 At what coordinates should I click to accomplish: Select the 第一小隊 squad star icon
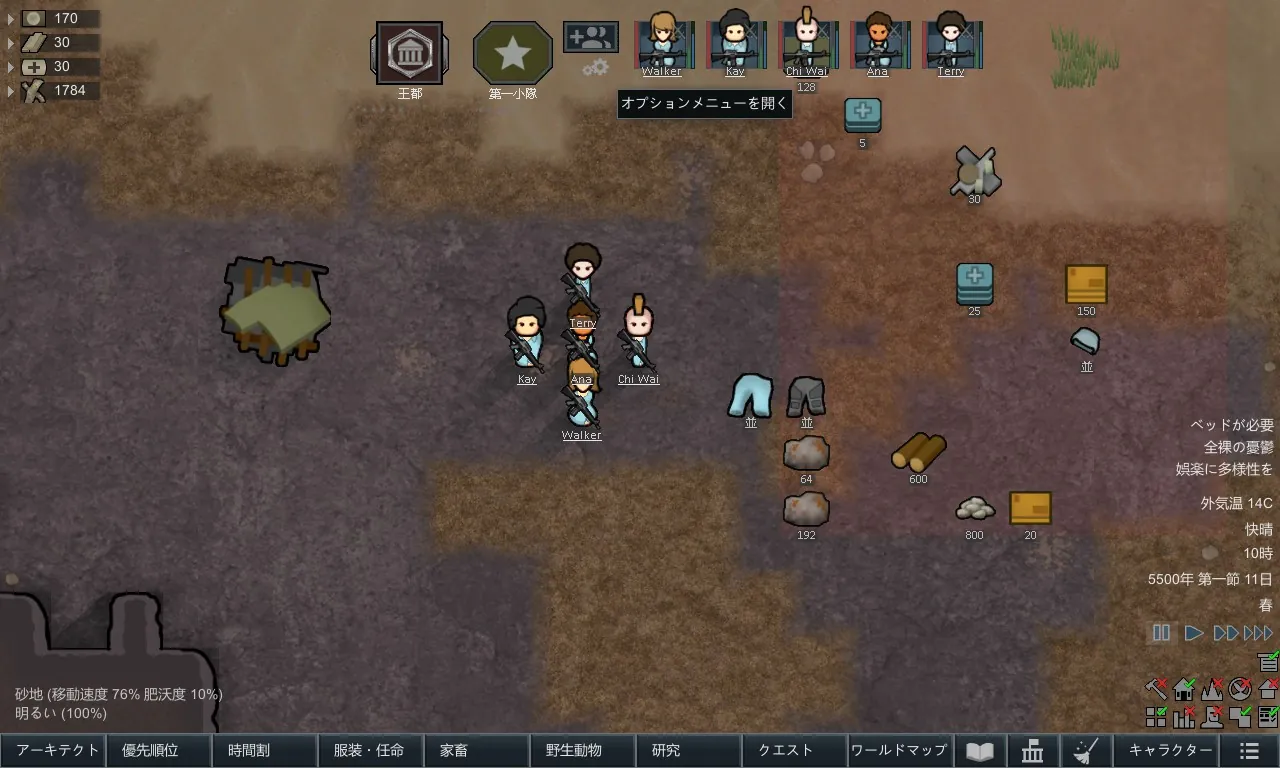pos(513,53)
